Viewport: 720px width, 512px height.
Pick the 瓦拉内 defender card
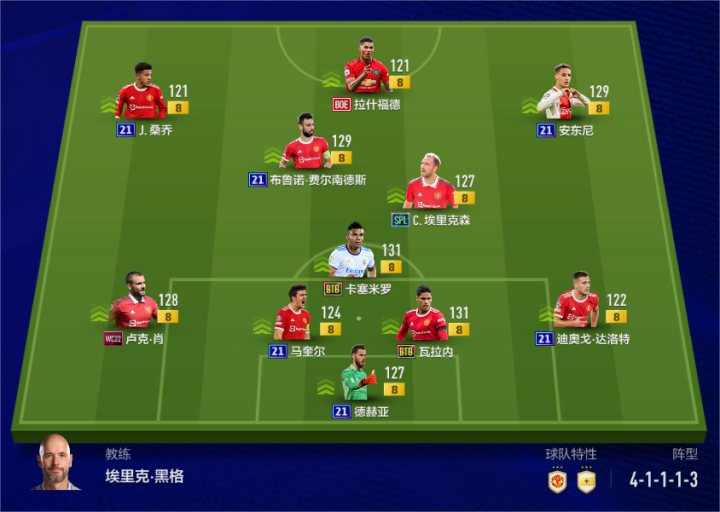click(423, 317)
